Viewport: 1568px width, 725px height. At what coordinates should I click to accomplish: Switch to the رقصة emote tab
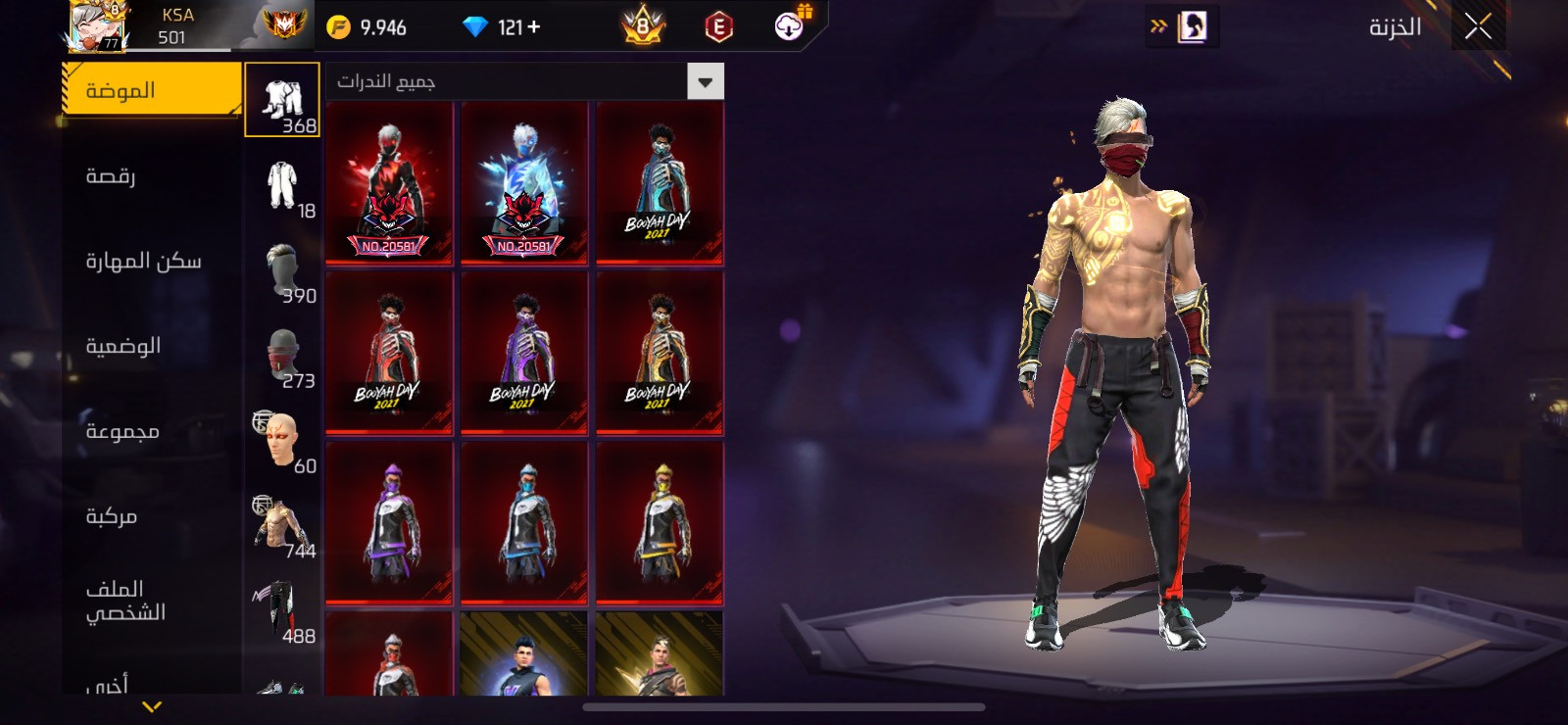pos(151,176)
